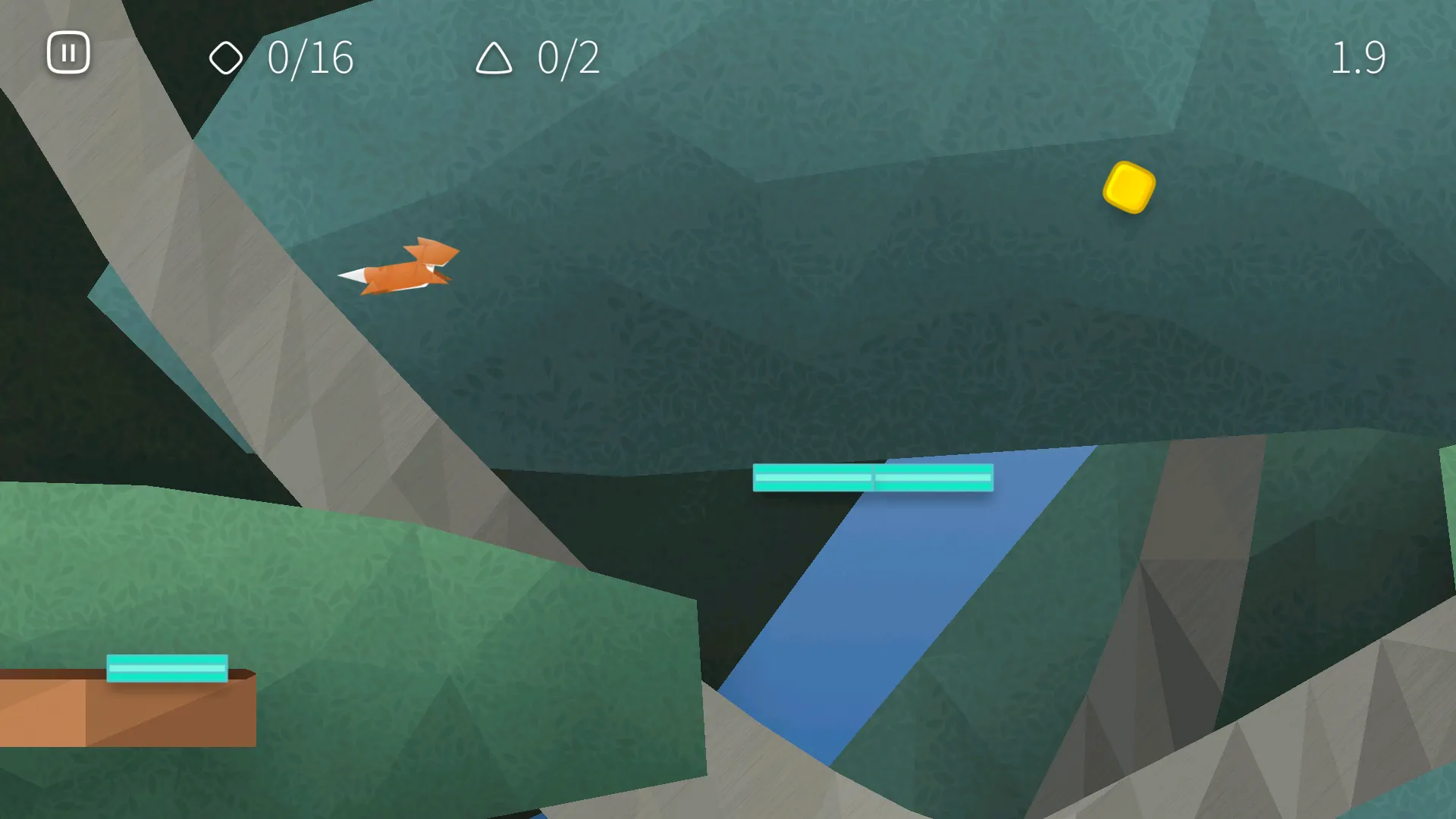The height and width of the screenshot is (819, 1456).
Task: Tap the pause bars inside the rounded square
Action: pos(68,52)
